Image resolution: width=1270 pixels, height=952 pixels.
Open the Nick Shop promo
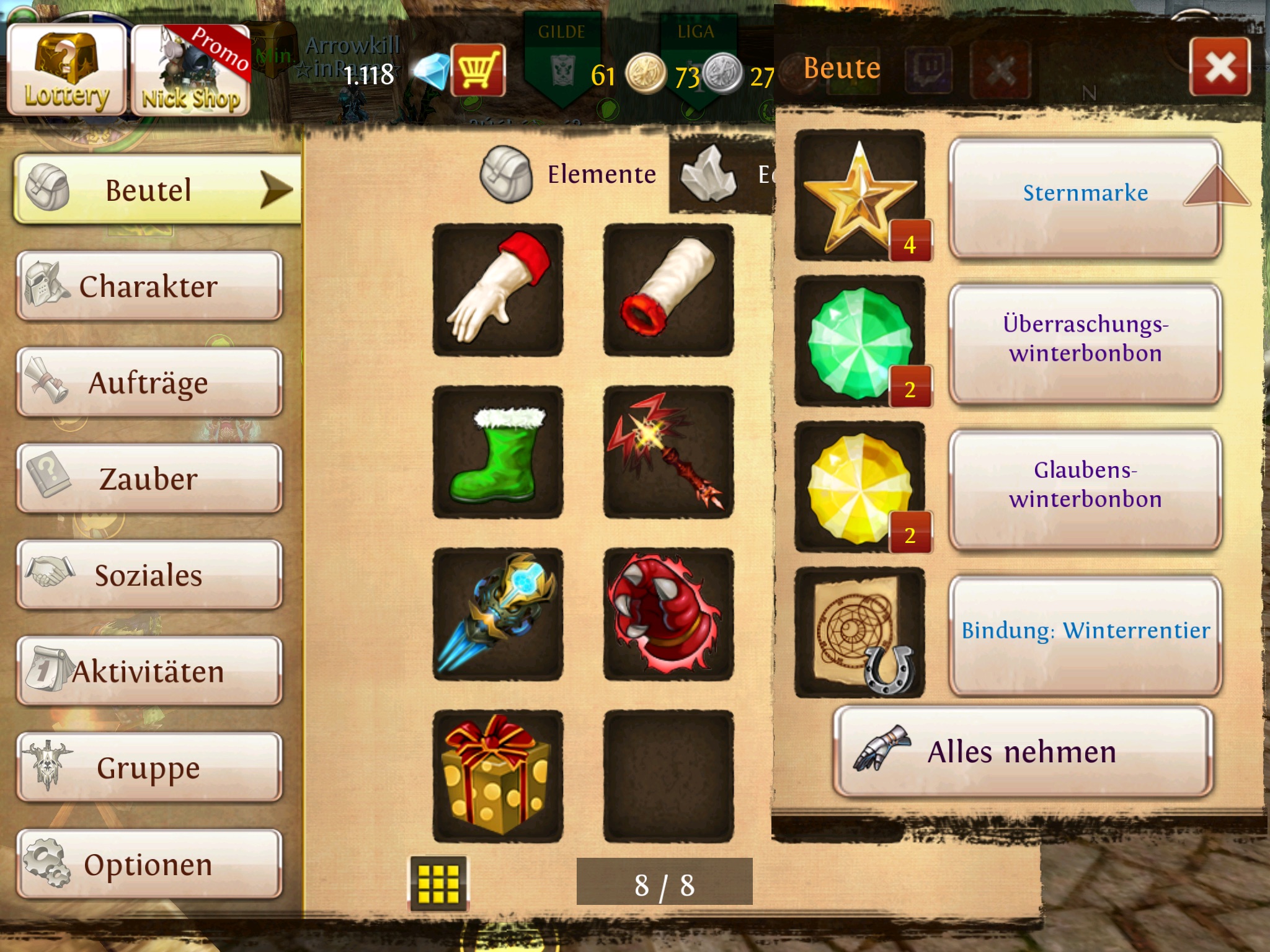190,69
